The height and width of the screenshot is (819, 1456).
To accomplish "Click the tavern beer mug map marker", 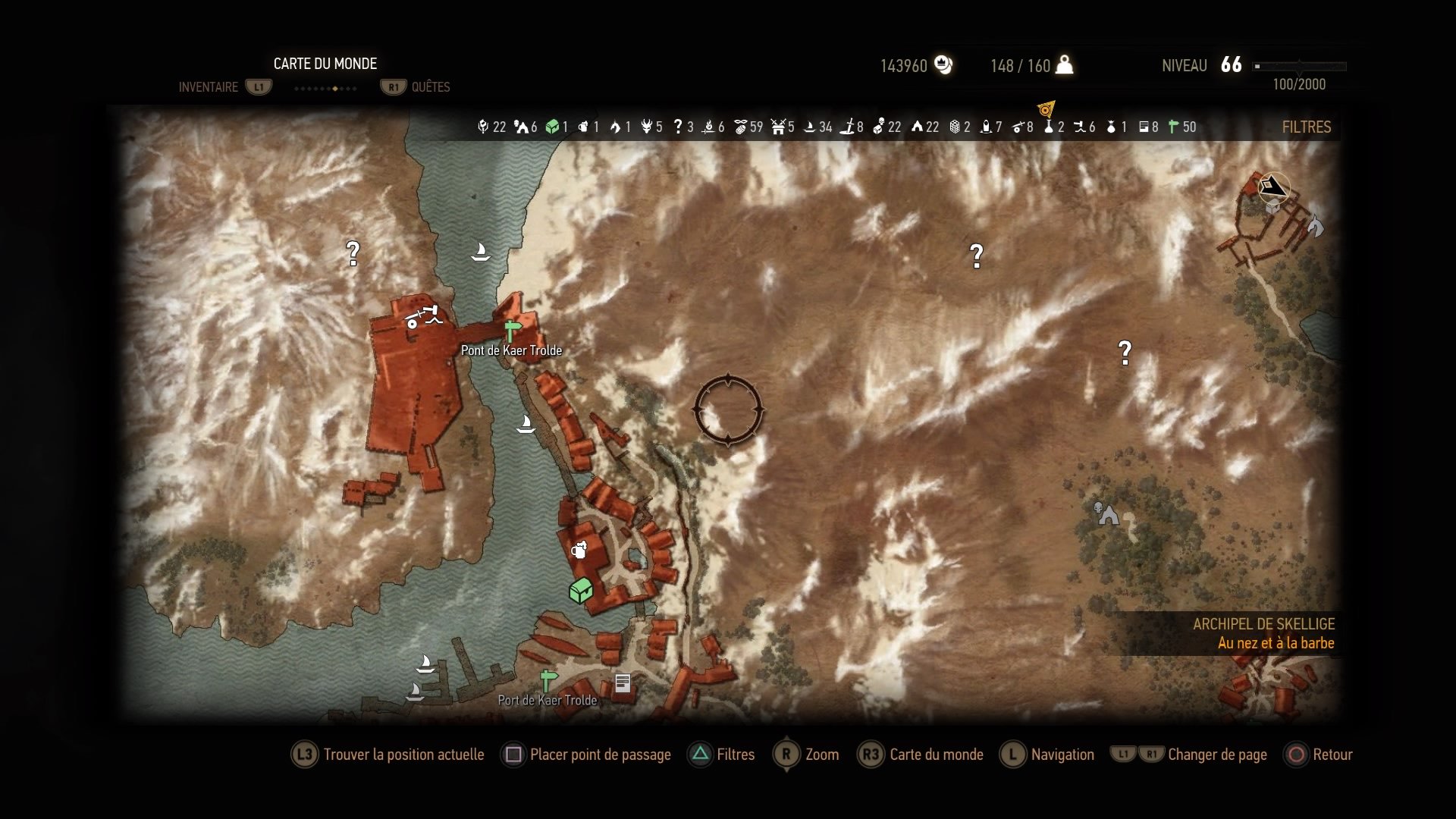I will pyautogui.click(x=579, y=550).
